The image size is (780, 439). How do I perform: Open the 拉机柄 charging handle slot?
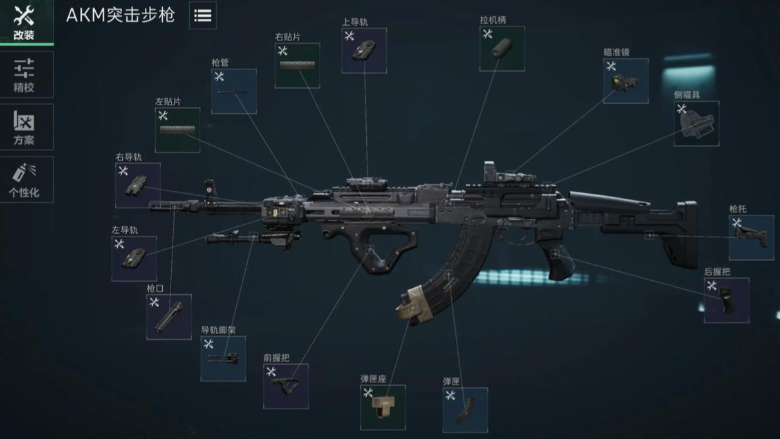[502, 48]
